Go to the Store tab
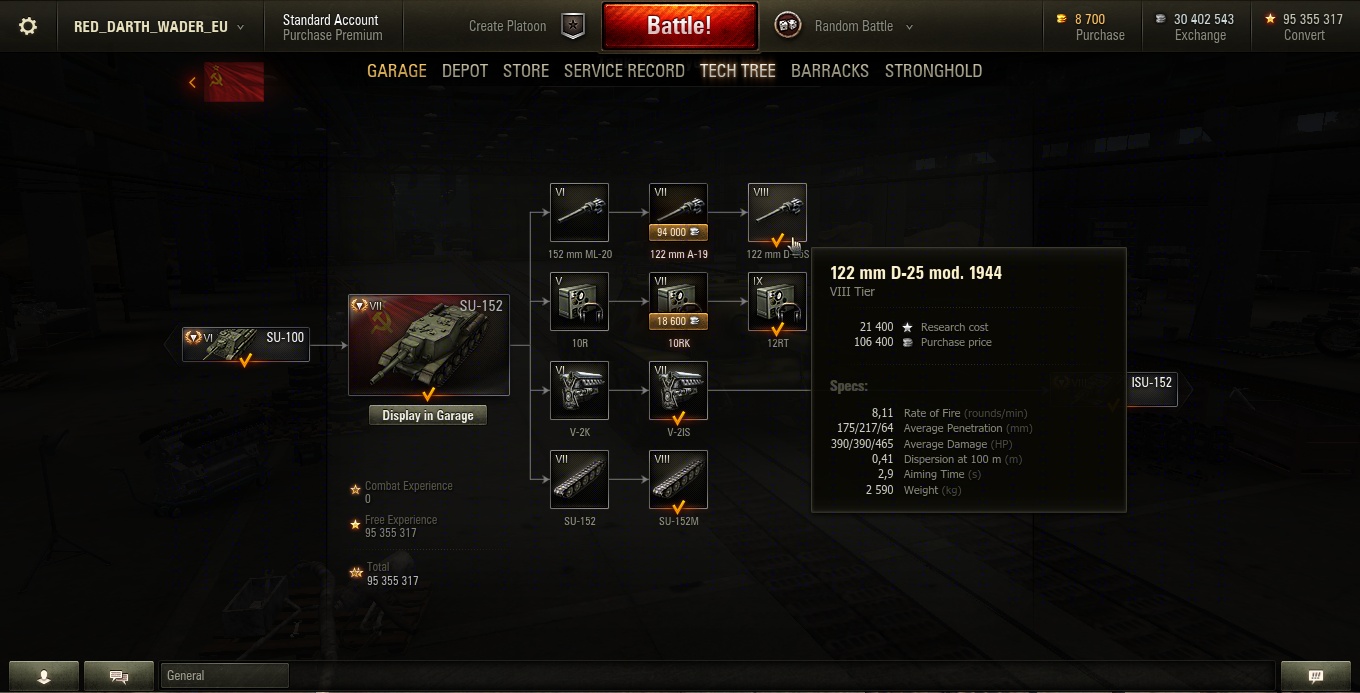Image resolution: width=1360 pixels, height=693 pixels. [526, 71]
